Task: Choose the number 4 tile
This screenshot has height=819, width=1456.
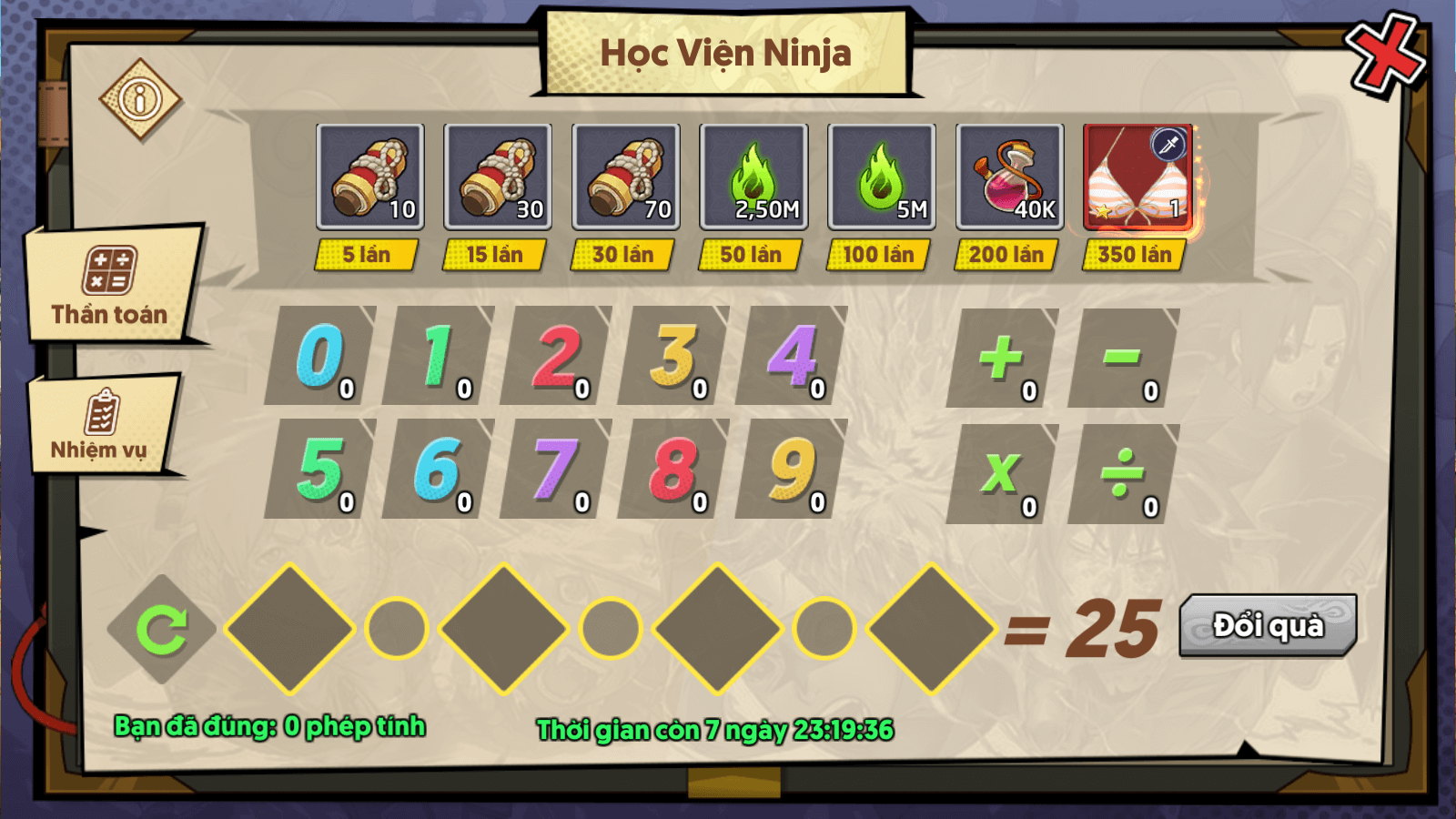Action: coord(792,356)
